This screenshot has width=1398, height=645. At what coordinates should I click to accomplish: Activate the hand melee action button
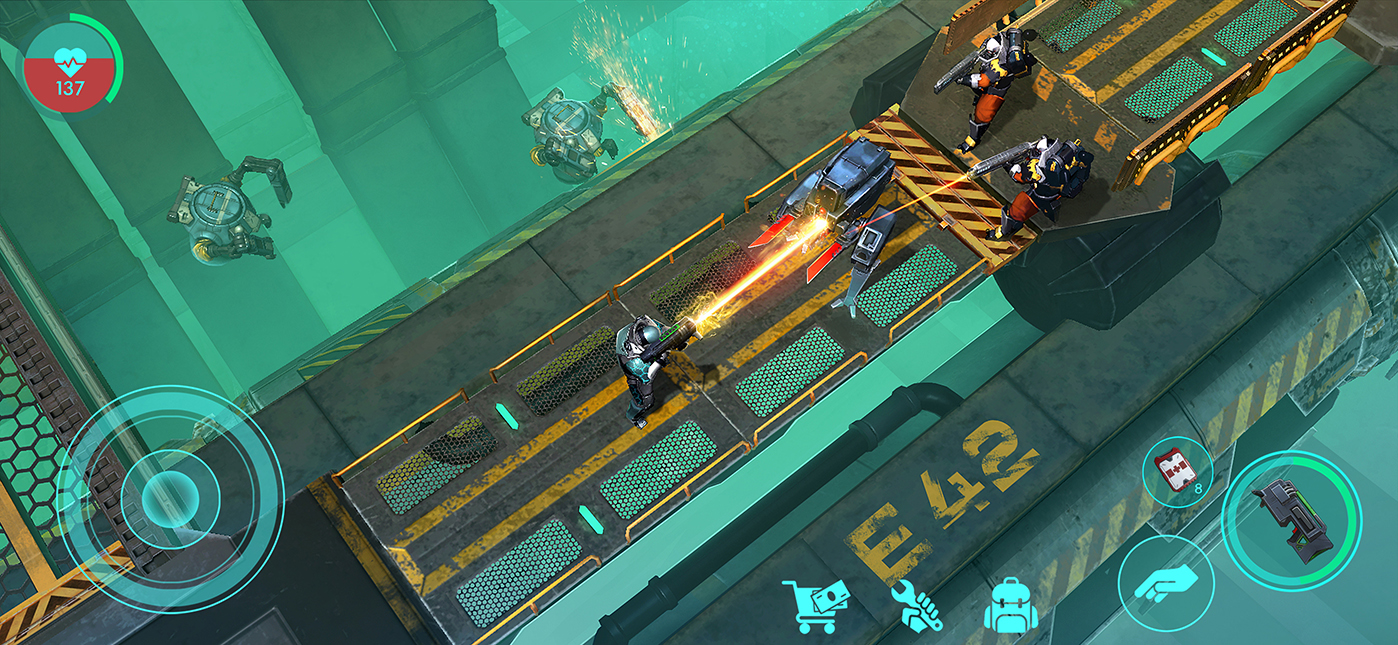point(1165,582)
